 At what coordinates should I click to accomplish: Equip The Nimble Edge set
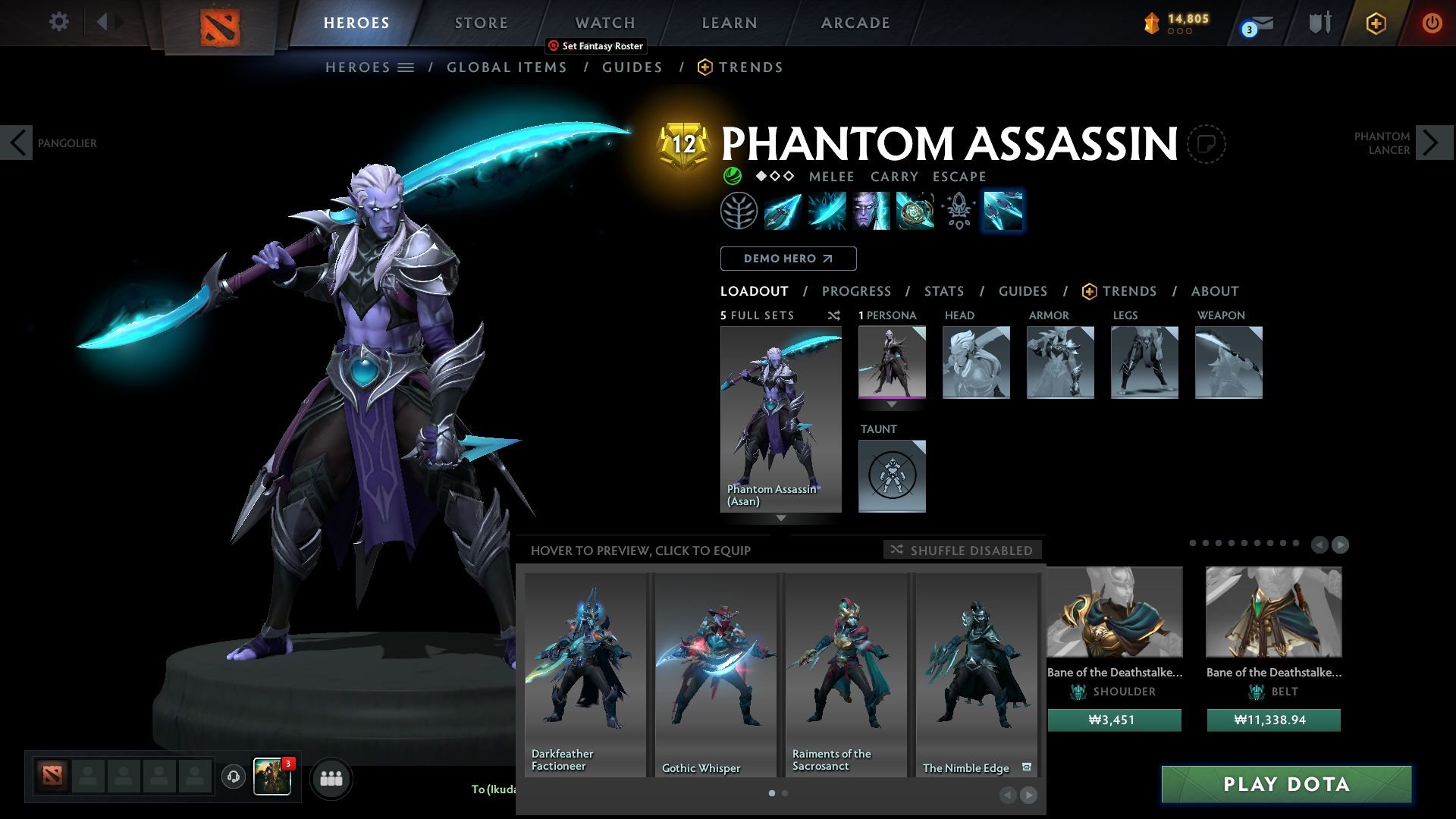[976, 674]
